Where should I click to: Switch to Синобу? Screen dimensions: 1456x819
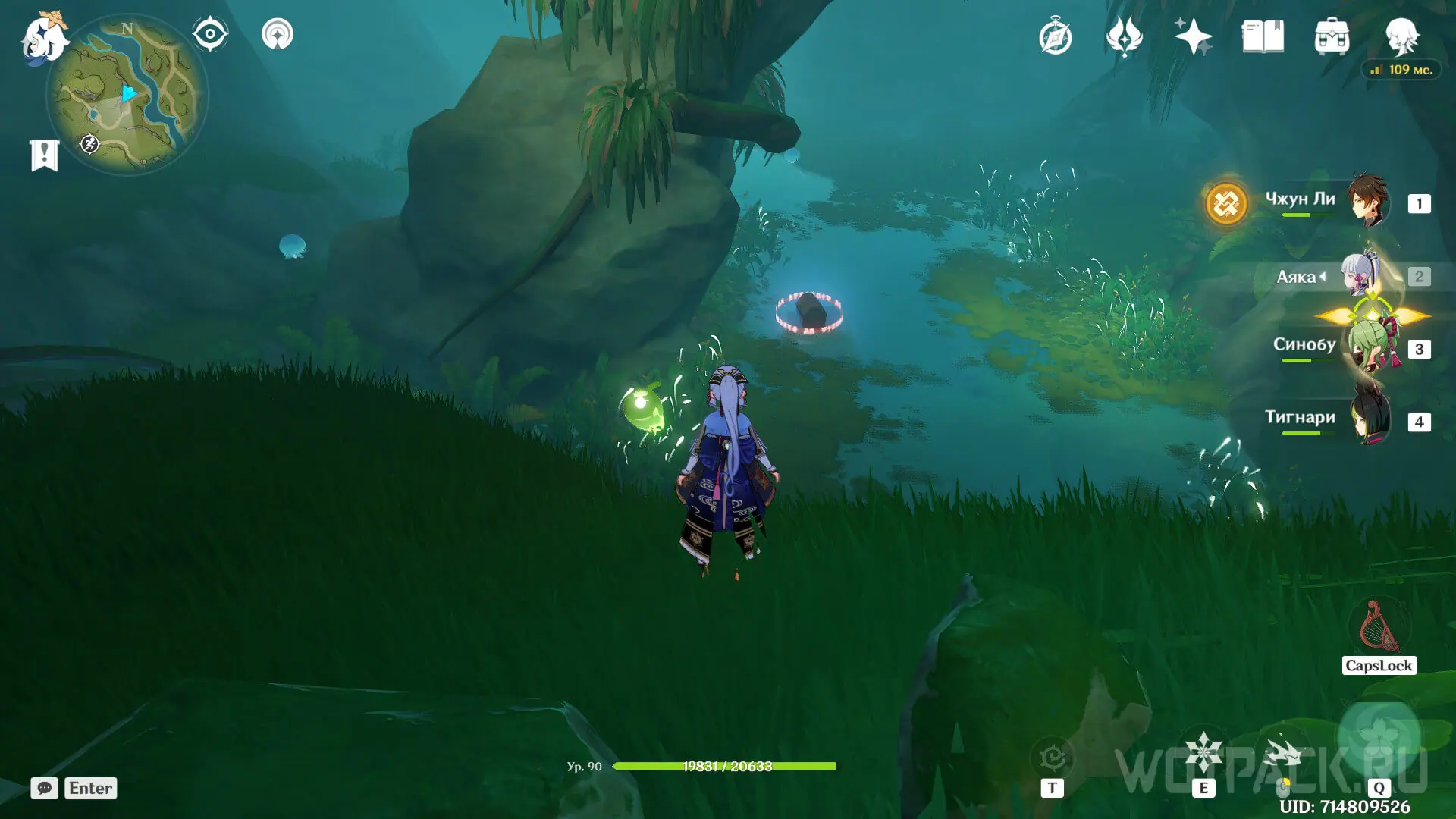1369,347
